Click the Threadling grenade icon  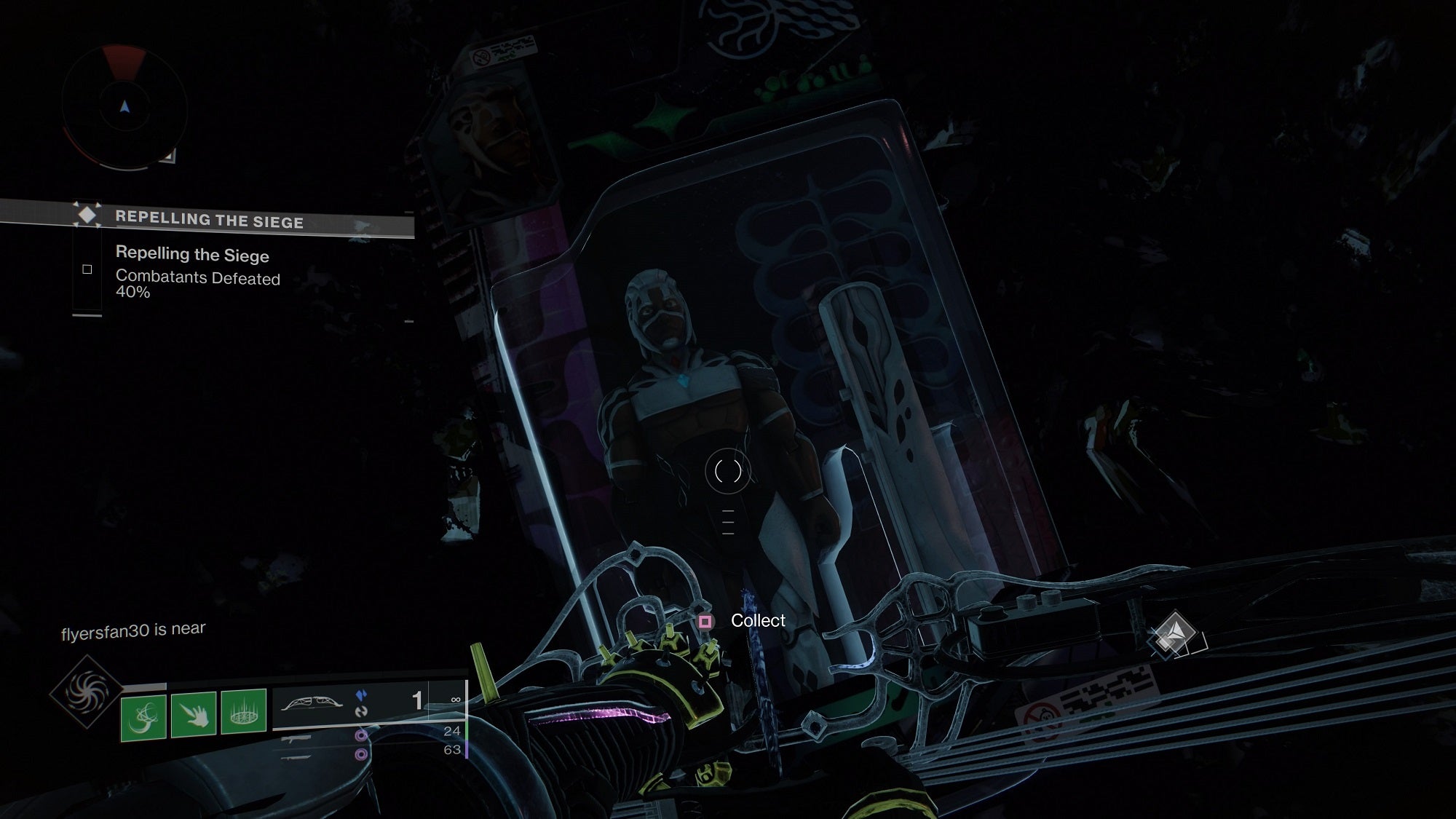tap(242, 711)
